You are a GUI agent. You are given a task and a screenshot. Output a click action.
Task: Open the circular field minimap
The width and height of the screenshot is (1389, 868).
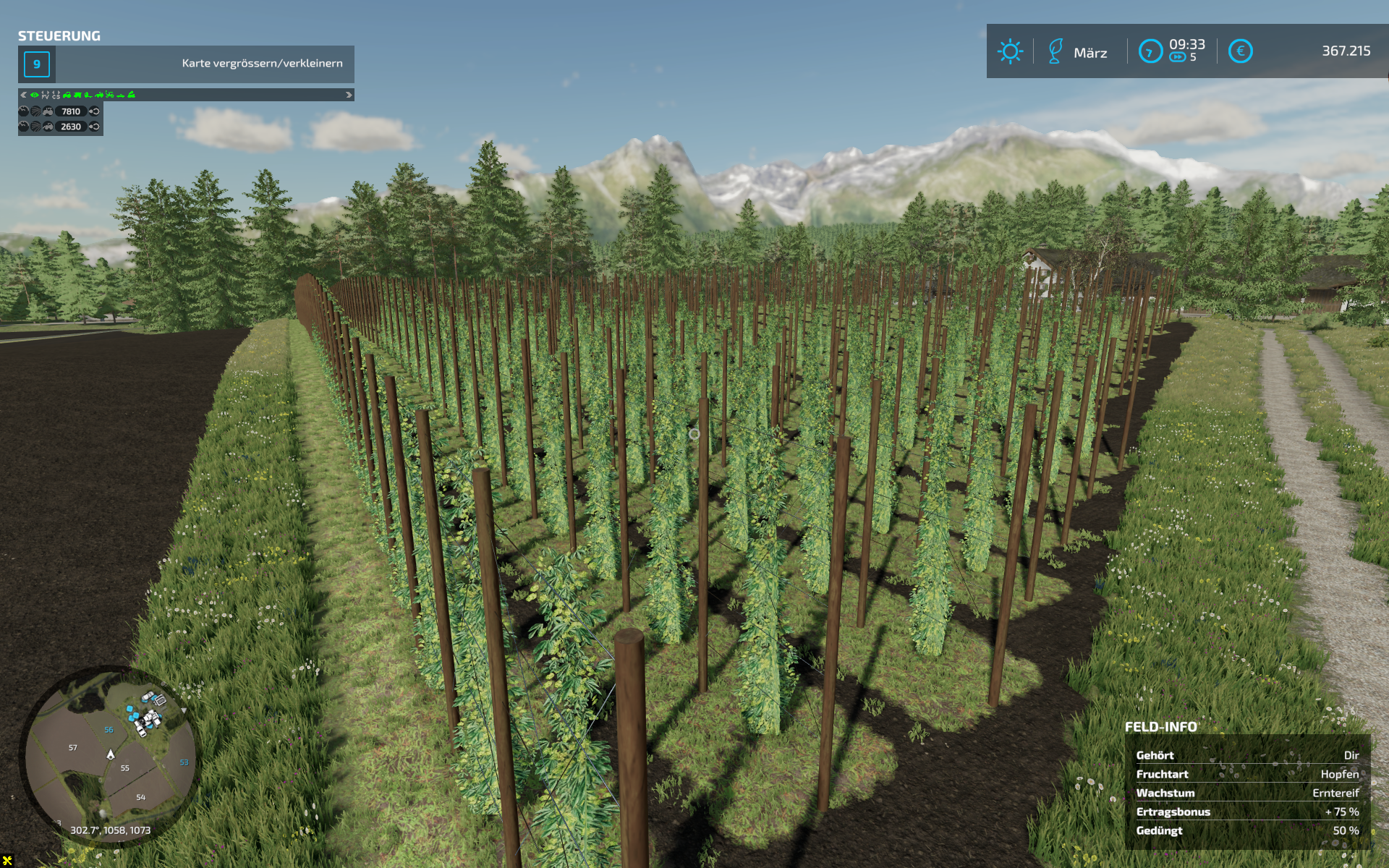[111, 752]
